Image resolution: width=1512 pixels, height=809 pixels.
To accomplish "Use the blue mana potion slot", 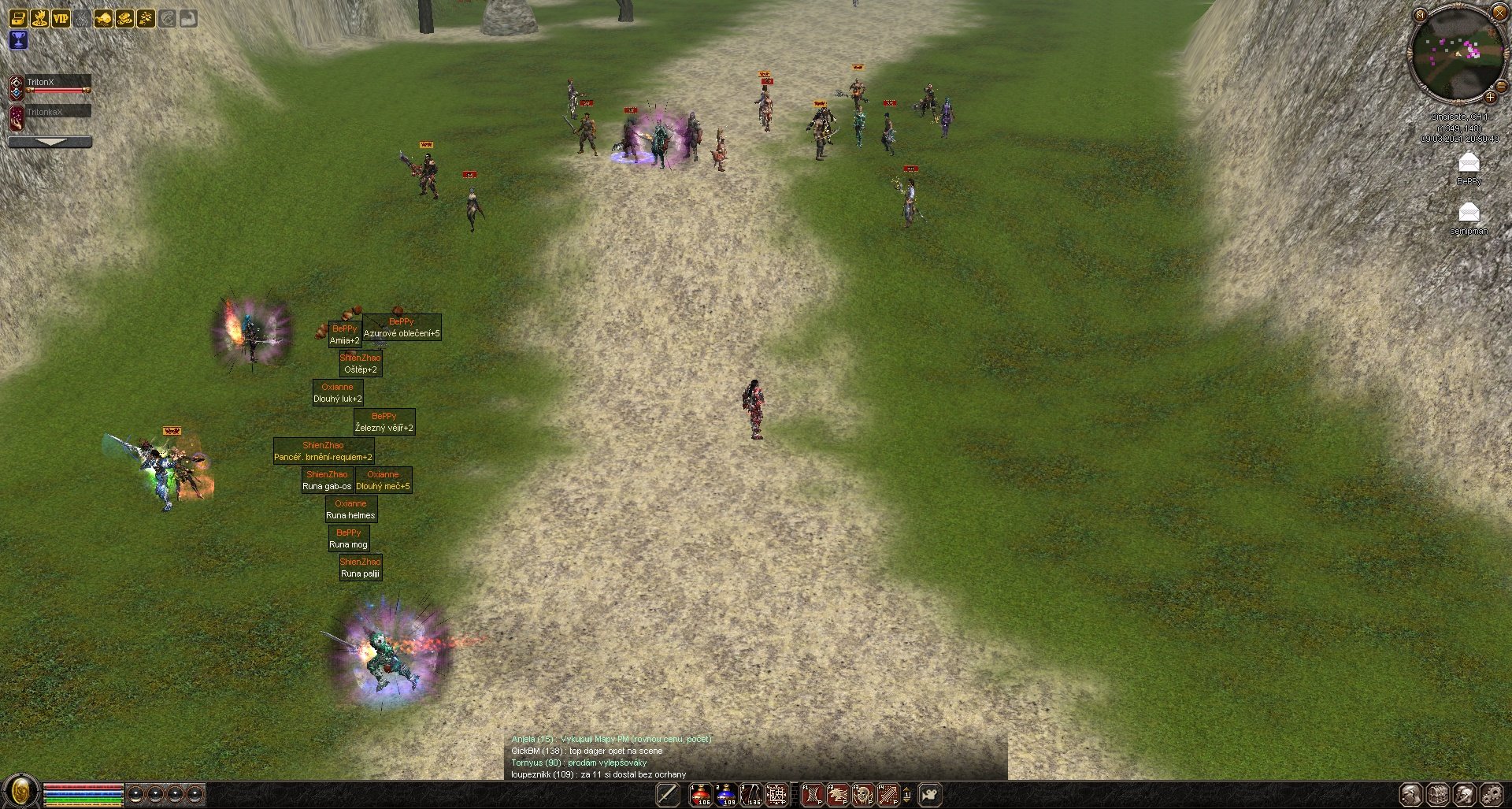I will click(x=726, y=794).
